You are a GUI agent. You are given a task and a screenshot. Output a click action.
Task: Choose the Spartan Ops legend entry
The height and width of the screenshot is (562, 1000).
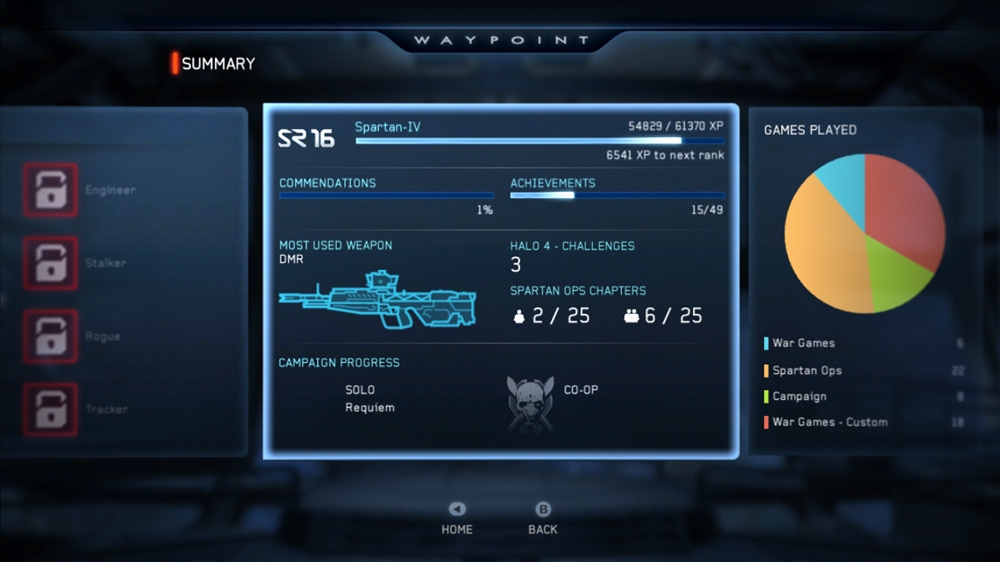point(806,370)
